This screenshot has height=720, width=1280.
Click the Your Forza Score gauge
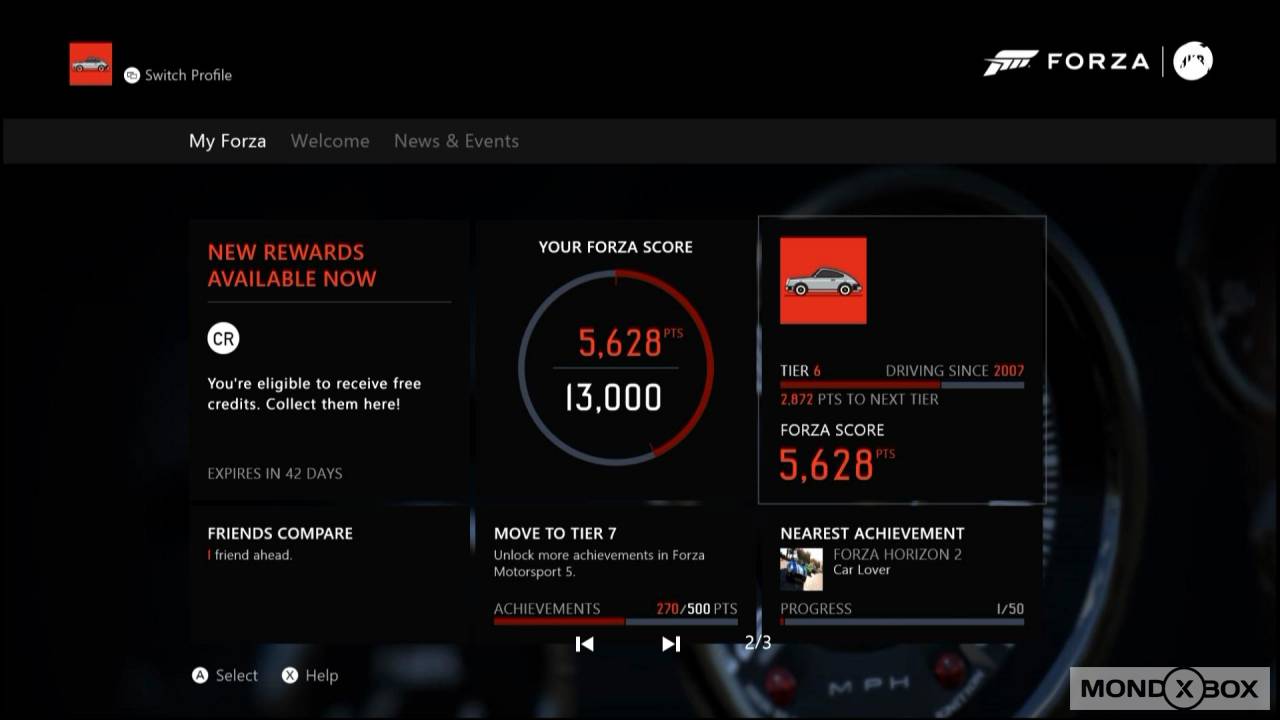(x=616, y=370)
